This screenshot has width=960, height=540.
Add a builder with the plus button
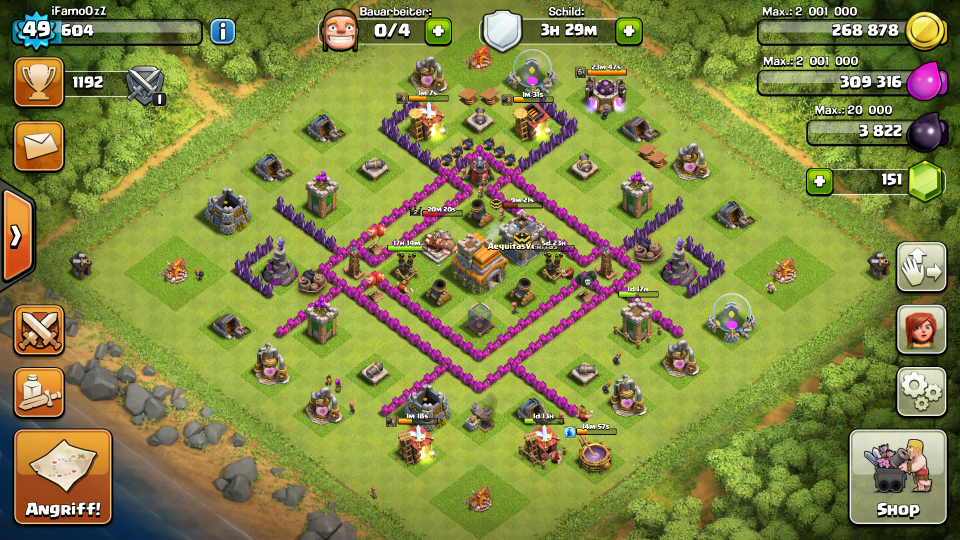(x=438, y=31)
